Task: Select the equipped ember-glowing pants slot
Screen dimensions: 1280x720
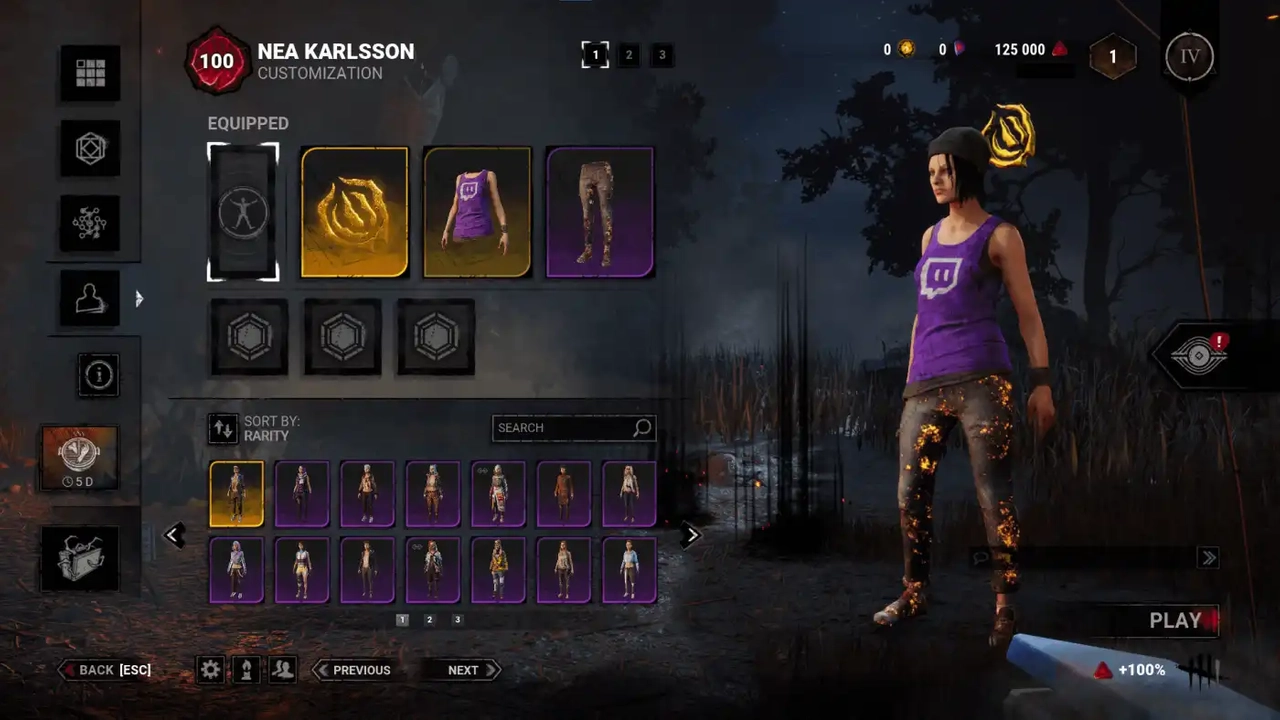Action: pyautogui.click(x=600, y=212)
